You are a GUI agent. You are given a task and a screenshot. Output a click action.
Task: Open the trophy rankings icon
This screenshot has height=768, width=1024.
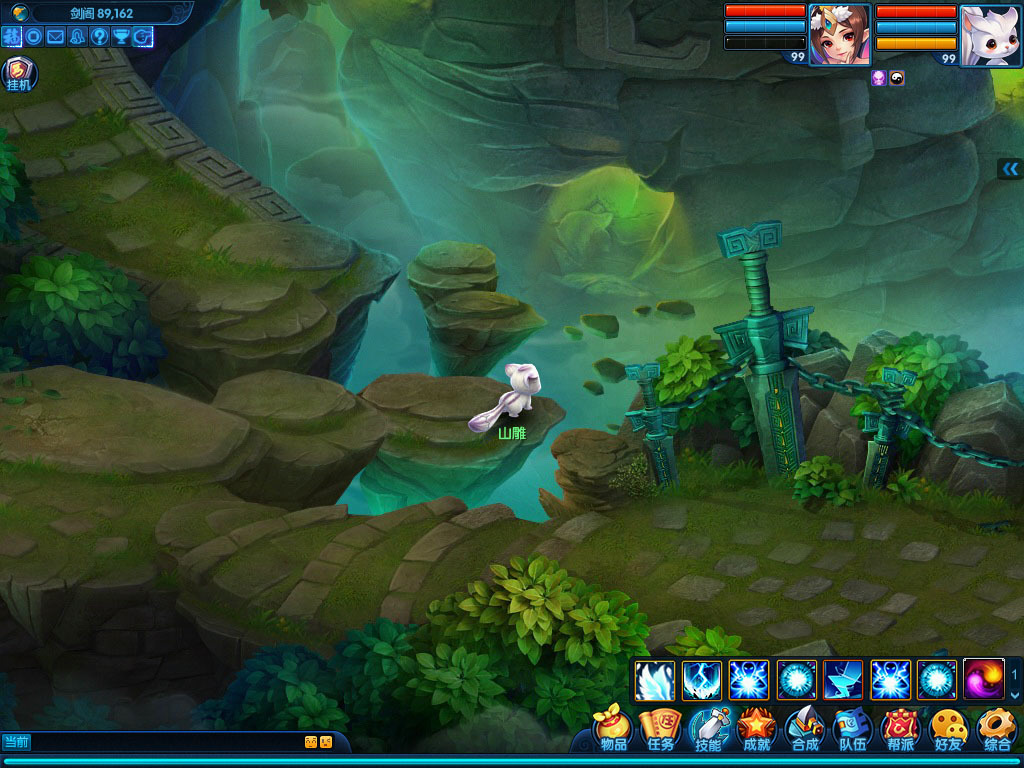[x=121, y=36]
